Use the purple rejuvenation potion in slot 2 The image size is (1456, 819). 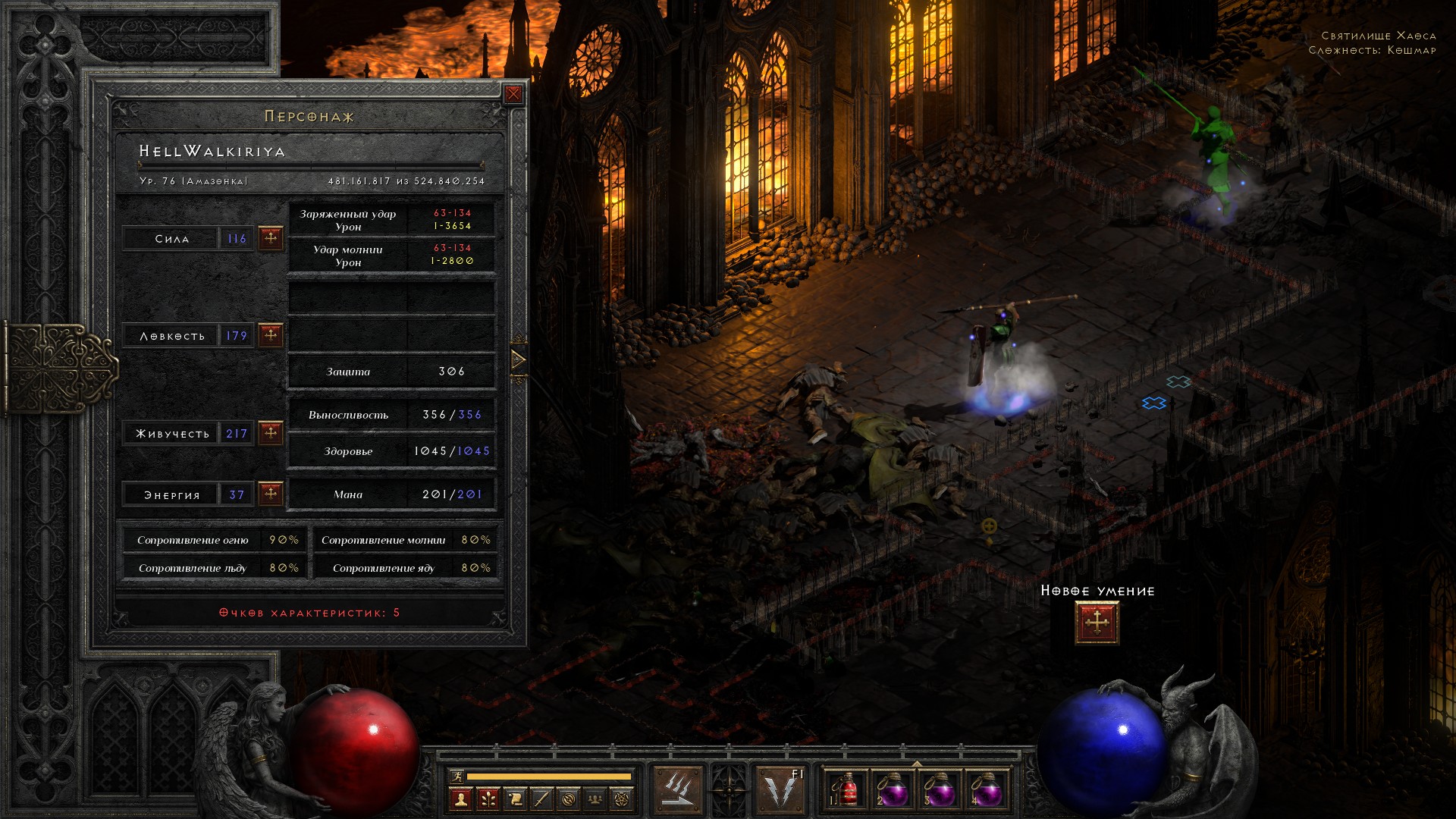[892, 790]
